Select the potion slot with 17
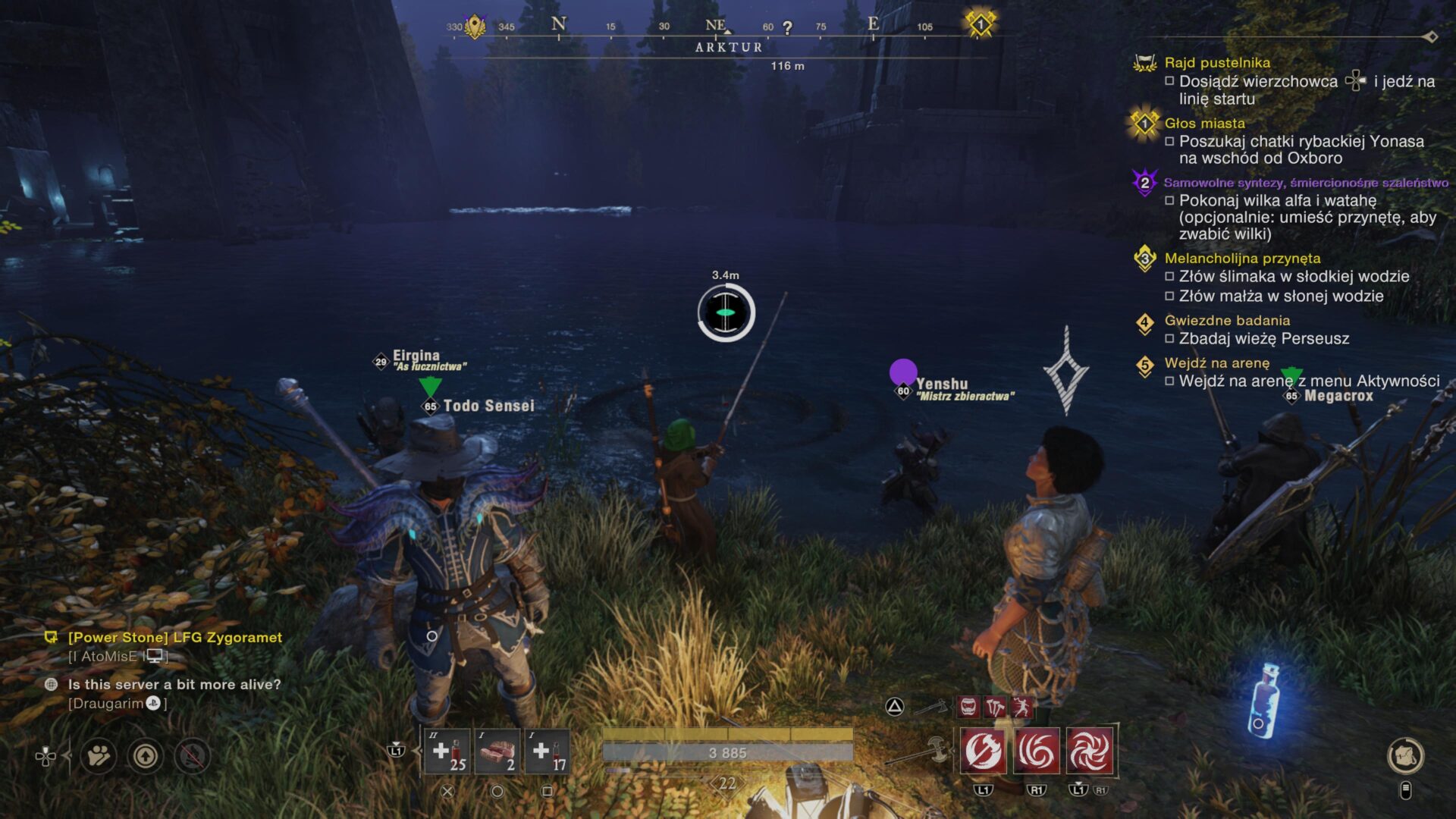1456x819 pixels. pyautogui.click(x=547, y=752)
